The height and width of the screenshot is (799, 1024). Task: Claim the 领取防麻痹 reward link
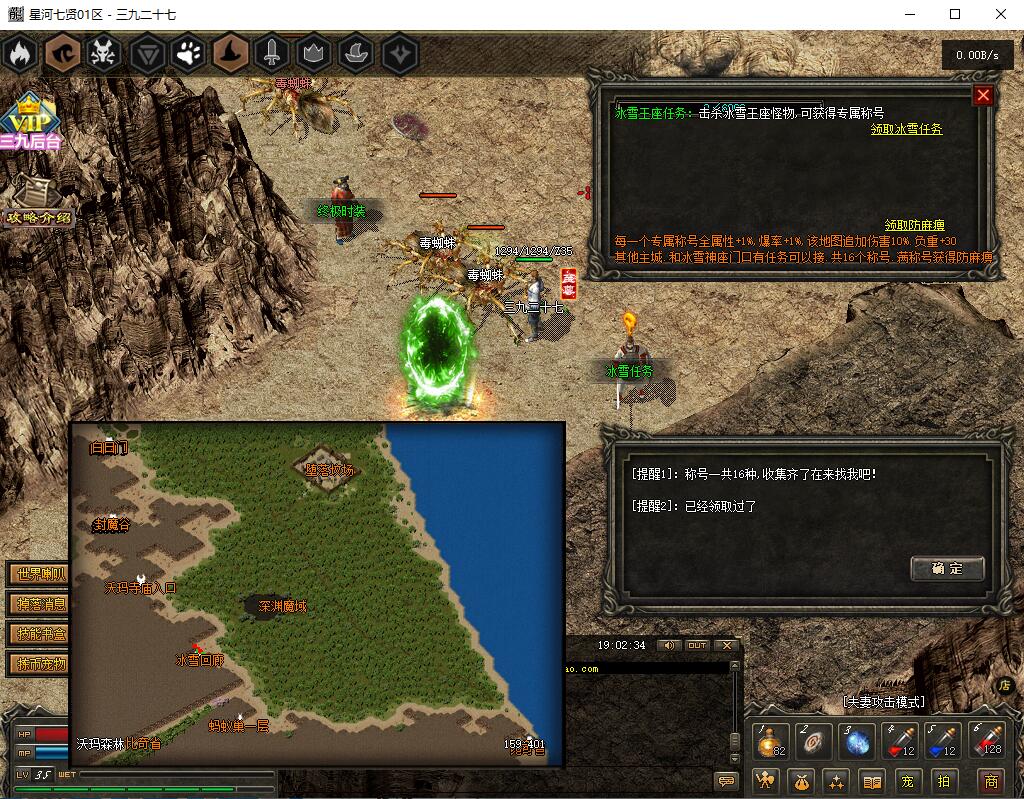coord(914,226)
